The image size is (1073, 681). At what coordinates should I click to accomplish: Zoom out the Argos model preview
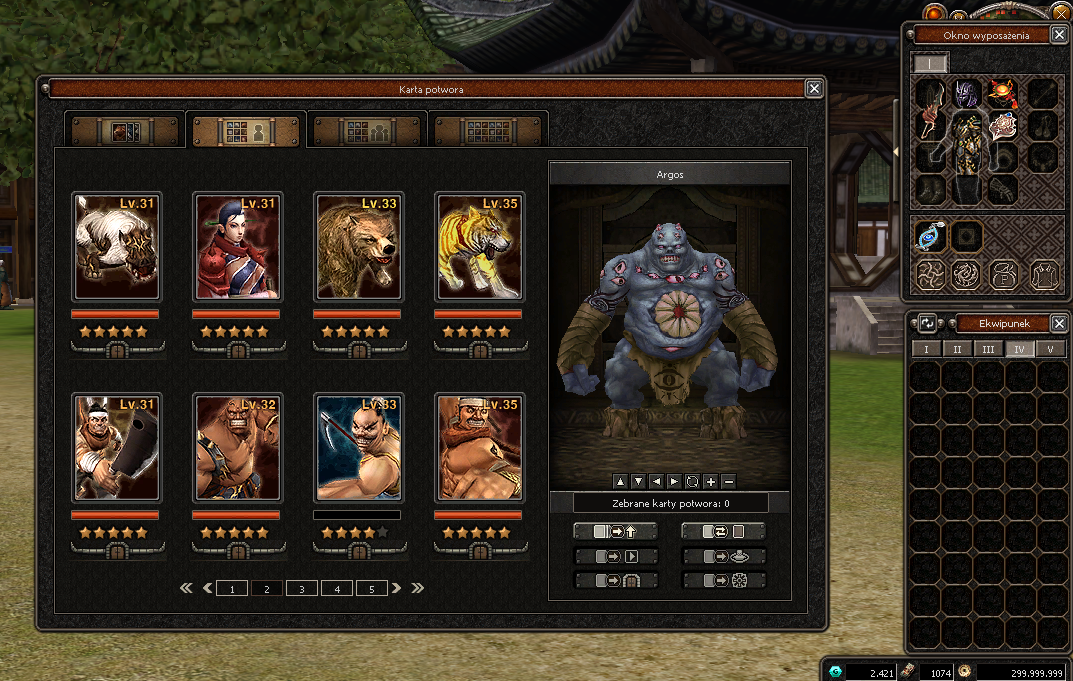pos(728,480)
